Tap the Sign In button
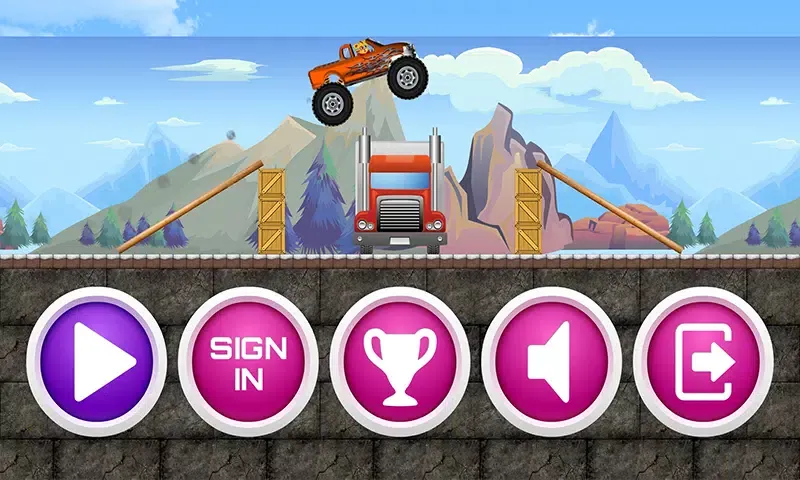Image resolution: width=800 pixels, height=480 pixels. pos(248,360)
